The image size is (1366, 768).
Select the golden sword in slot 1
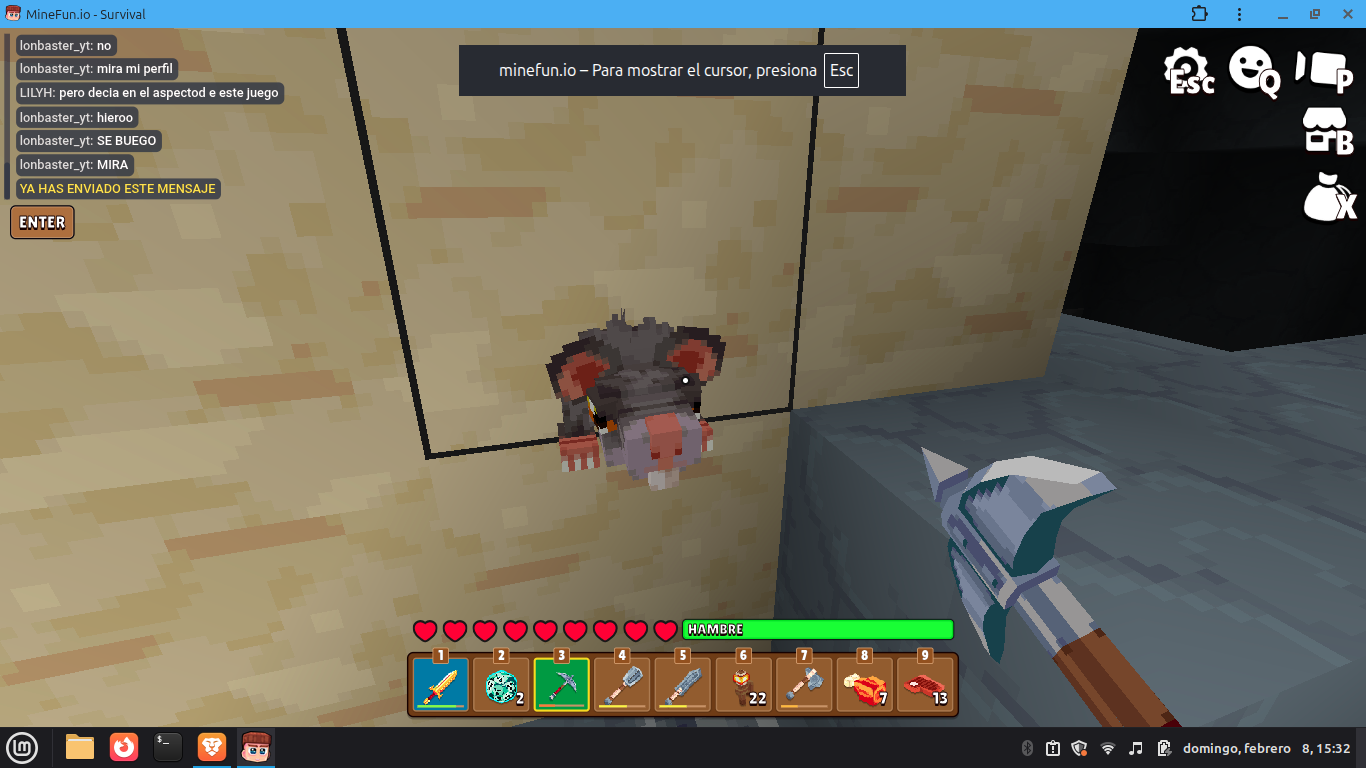[x=440, y=685]
